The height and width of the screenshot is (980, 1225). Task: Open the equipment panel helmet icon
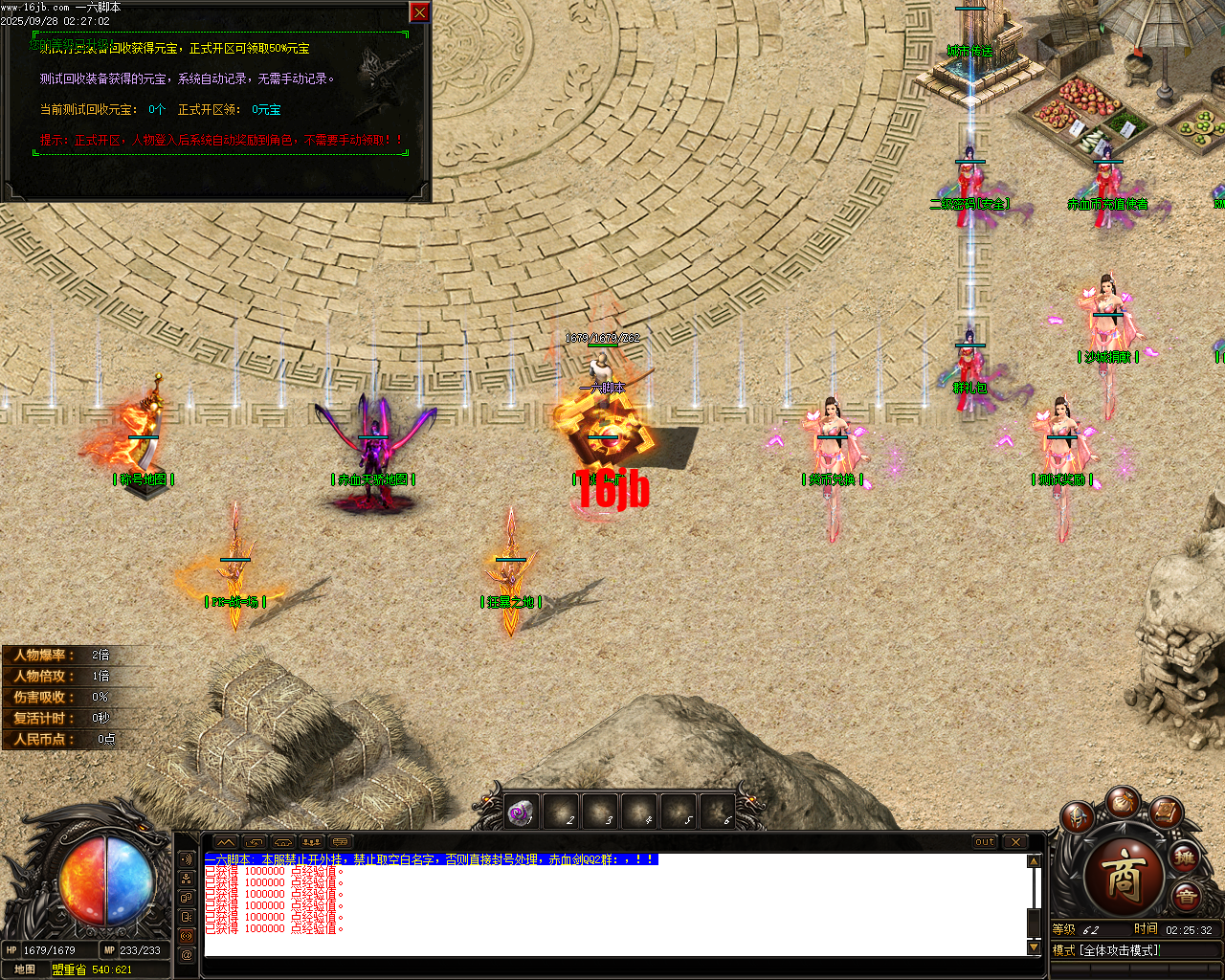click(x=1077, y=816)
